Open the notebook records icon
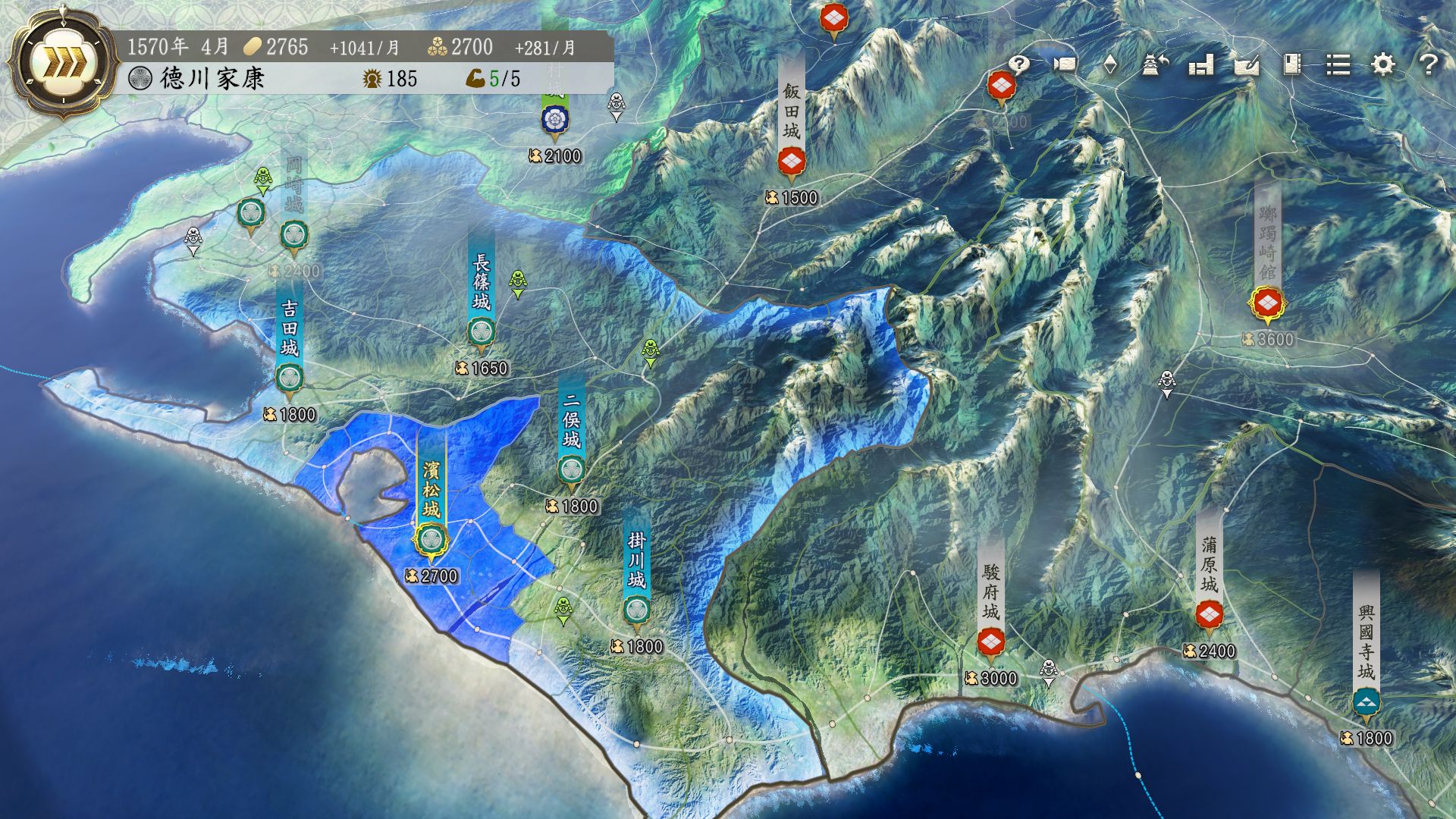1456x819 pixels. pyautogui.click(x=1292, y=64)
